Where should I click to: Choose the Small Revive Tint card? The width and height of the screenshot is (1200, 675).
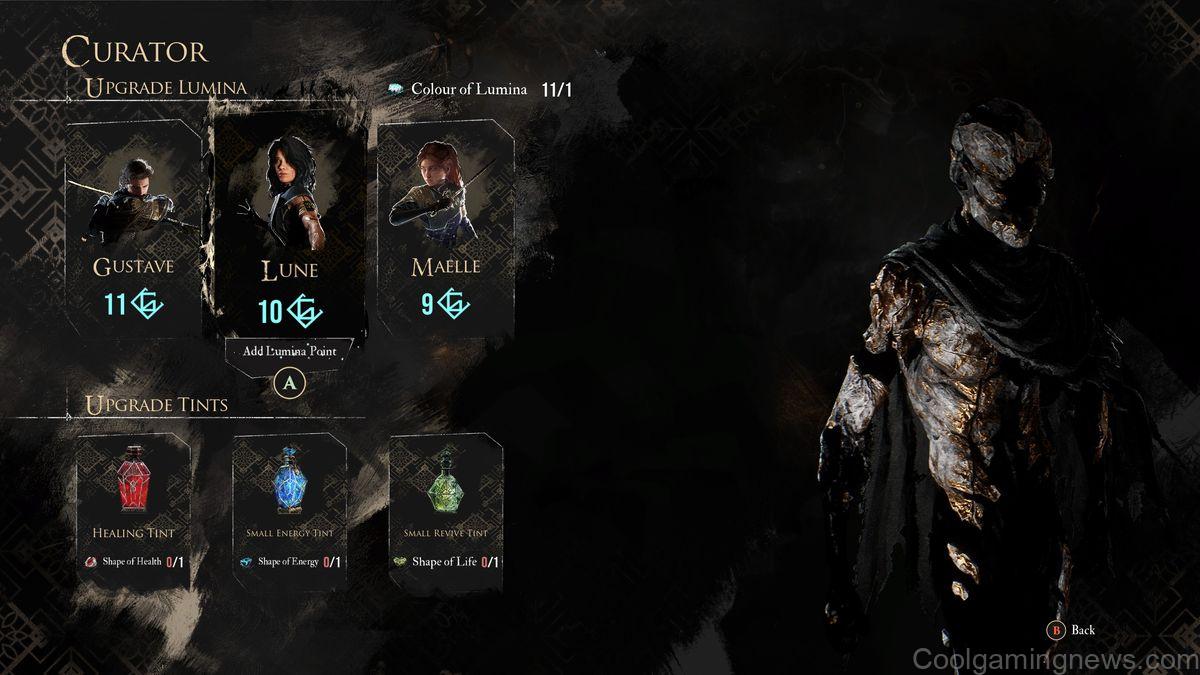coord(445,500)
